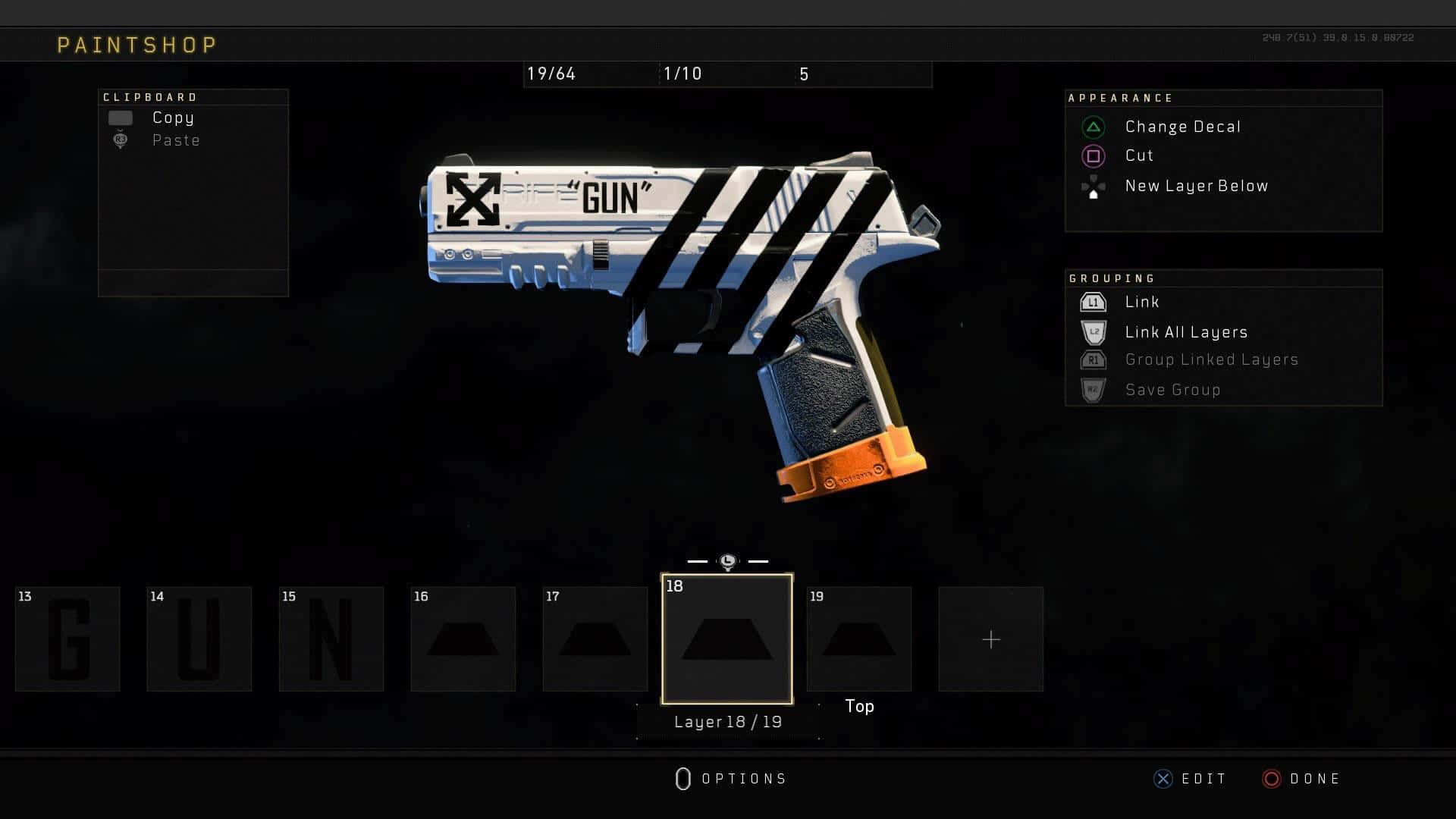Click the L2 Link All Layers icon
The width and height of the screenshot is (1456, 819).
click(x=1092, y=331)
